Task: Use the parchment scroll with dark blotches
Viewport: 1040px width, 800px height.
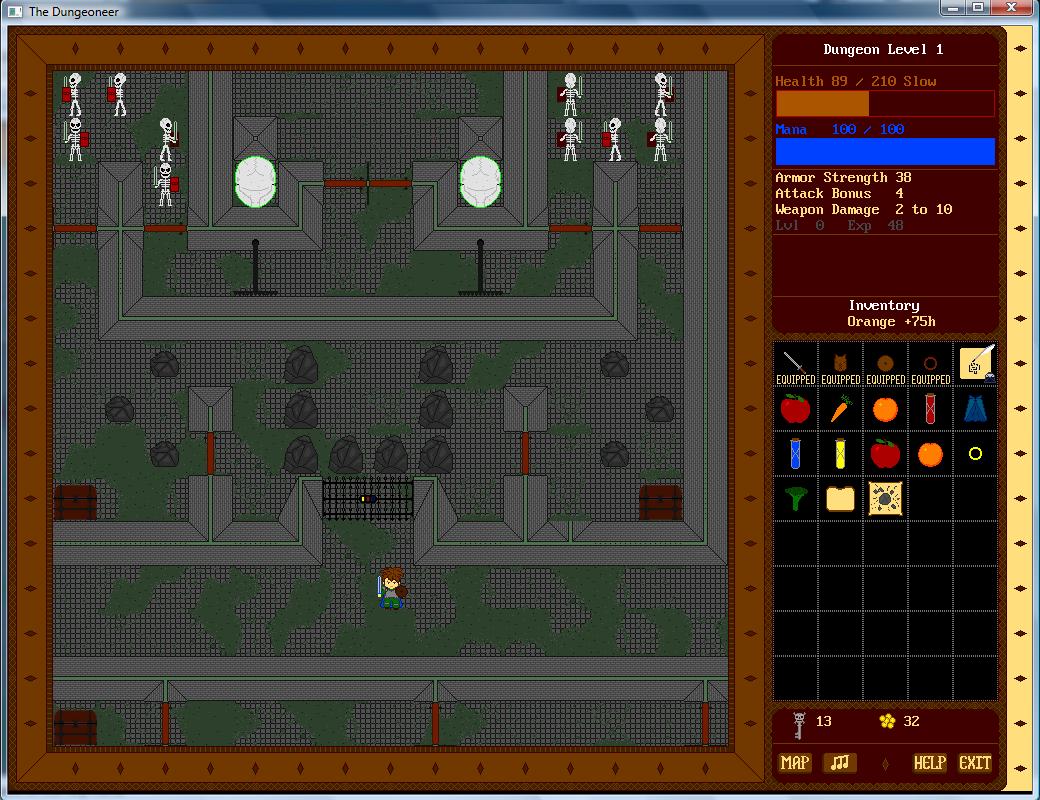Action: pos(886,499)
